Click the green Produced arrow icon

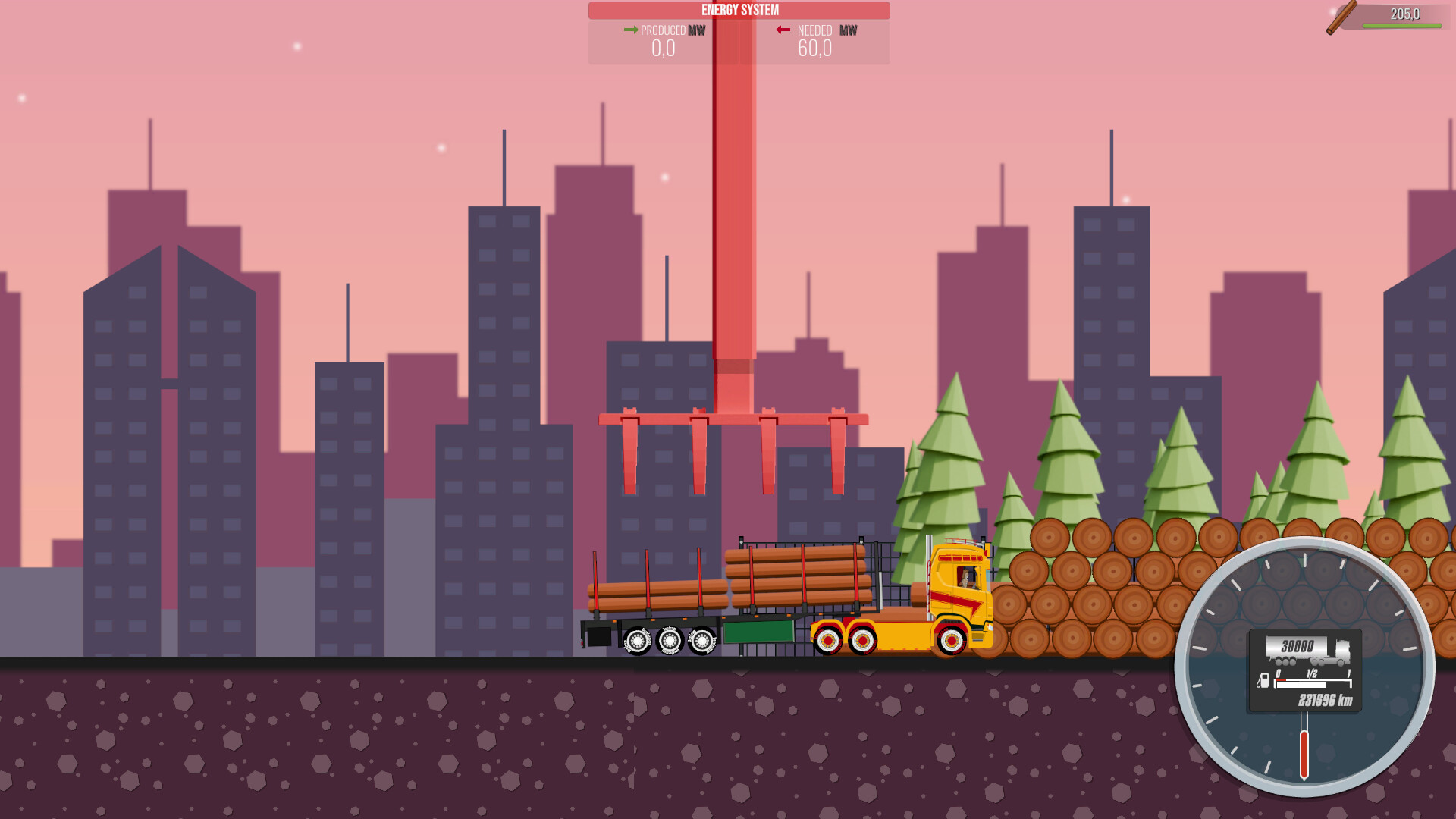pos(629,31)
